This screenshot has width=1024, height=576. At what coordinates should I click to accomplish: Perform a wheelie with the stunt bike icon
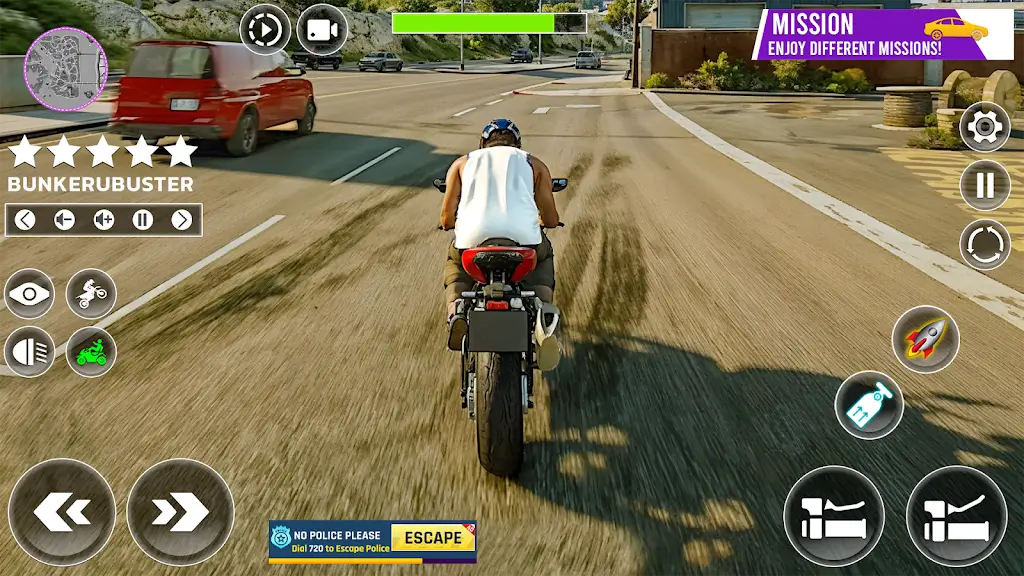pos(91,294)
